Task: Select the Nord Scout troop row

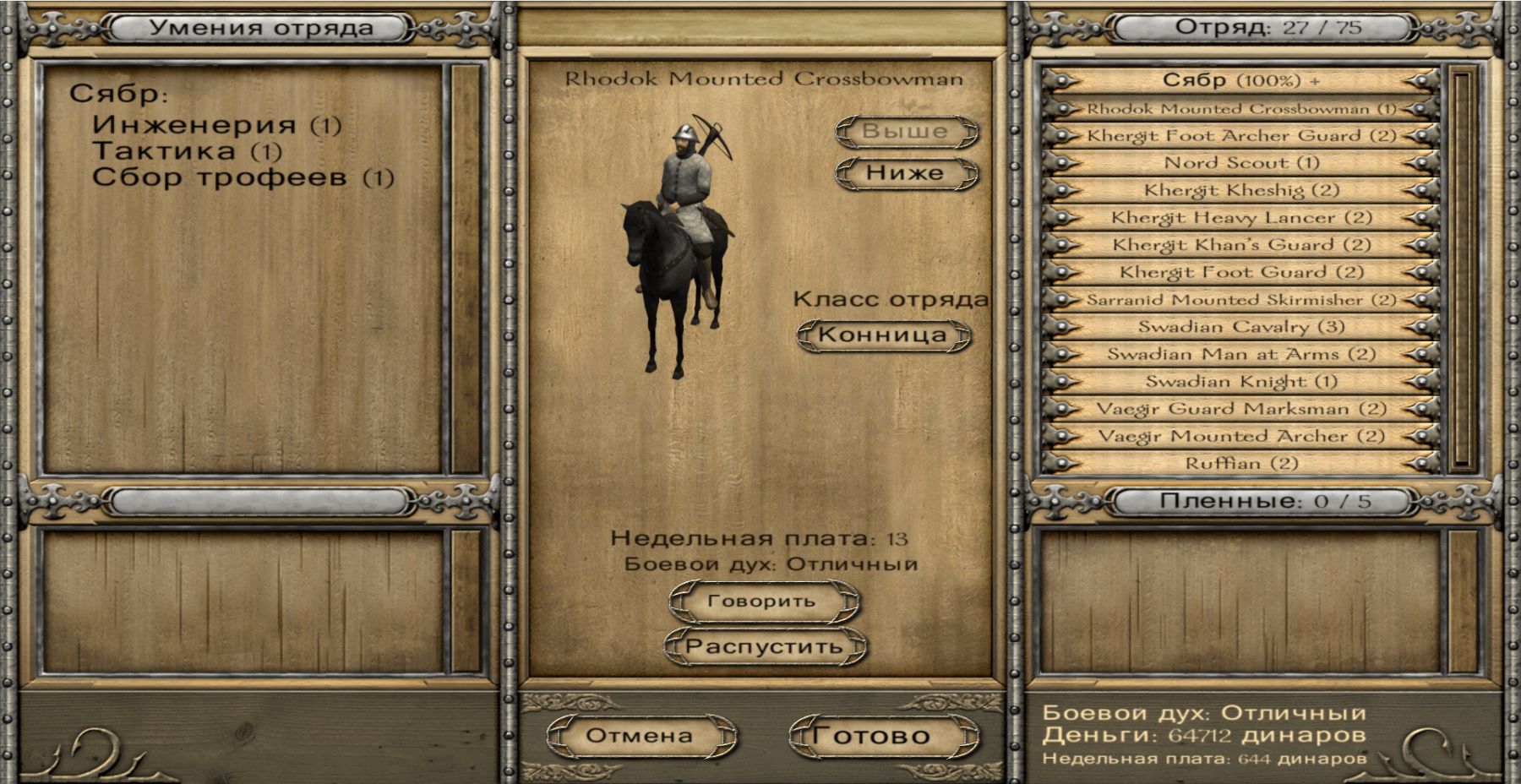Action: tap(1240, 163)
